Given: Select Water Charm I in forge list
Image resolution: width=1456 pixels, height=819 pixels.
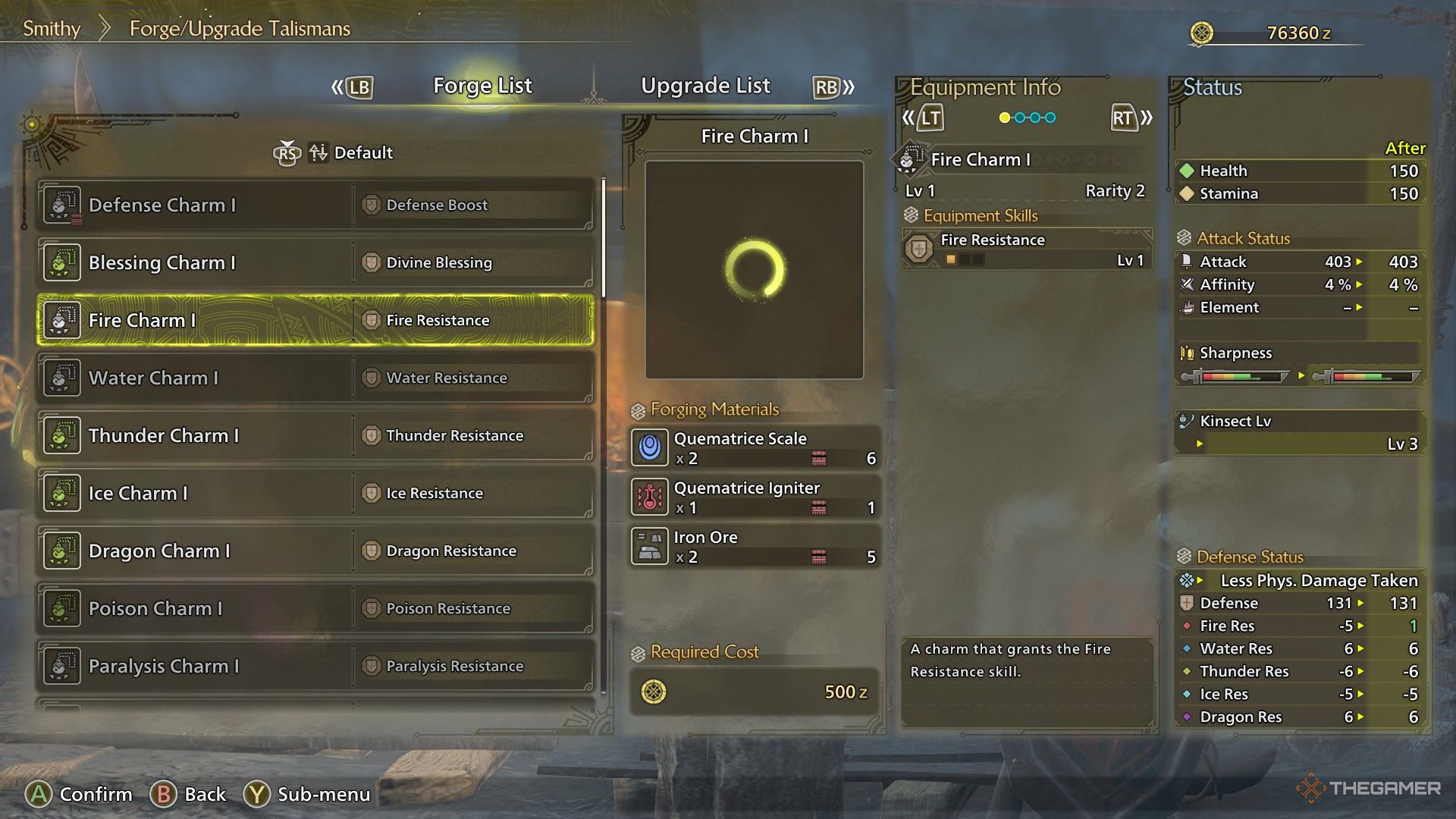Looking at the screenshot, I should [x=315, y=378].
